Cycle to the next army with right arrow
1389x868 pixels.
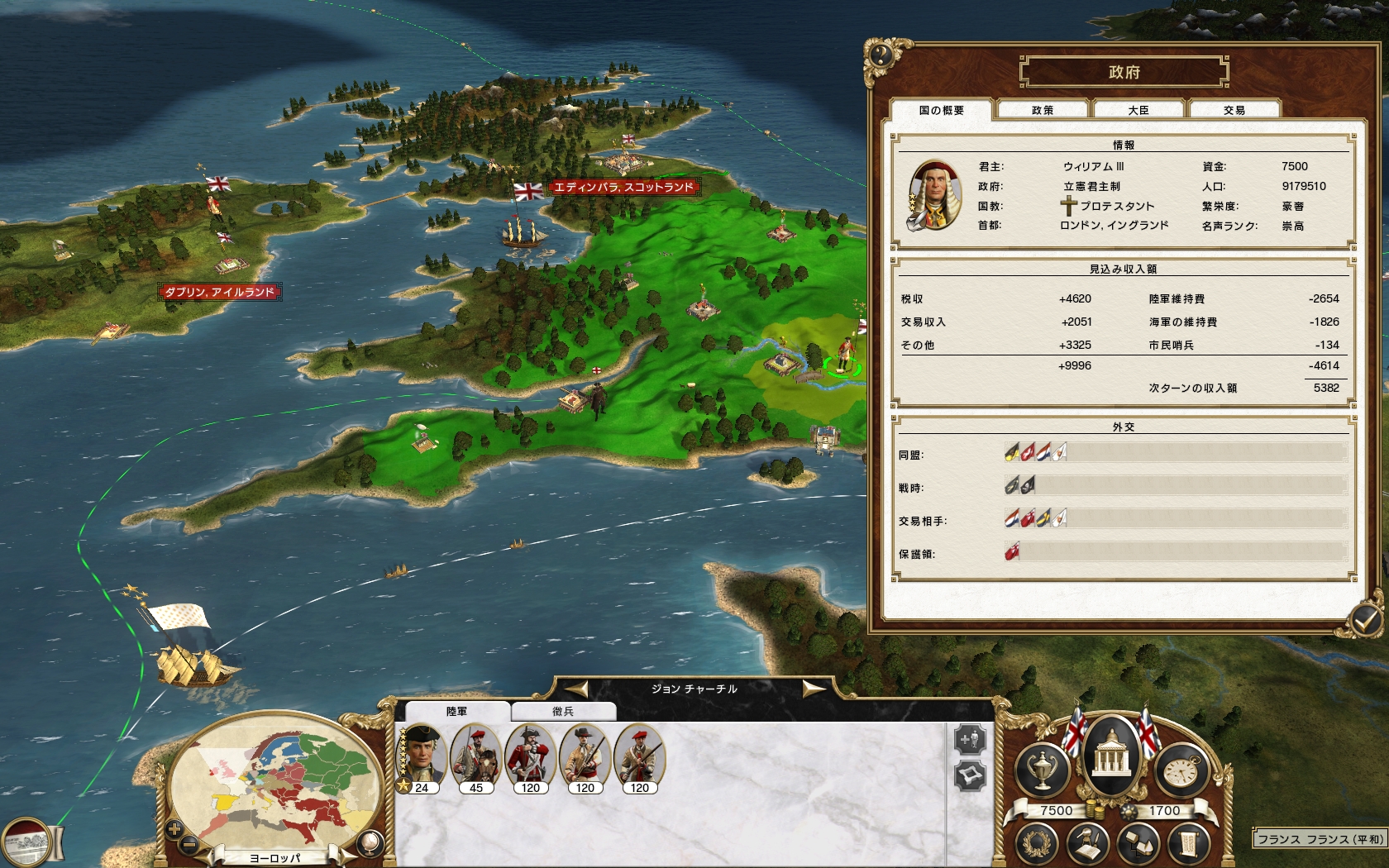coord(814,689)
